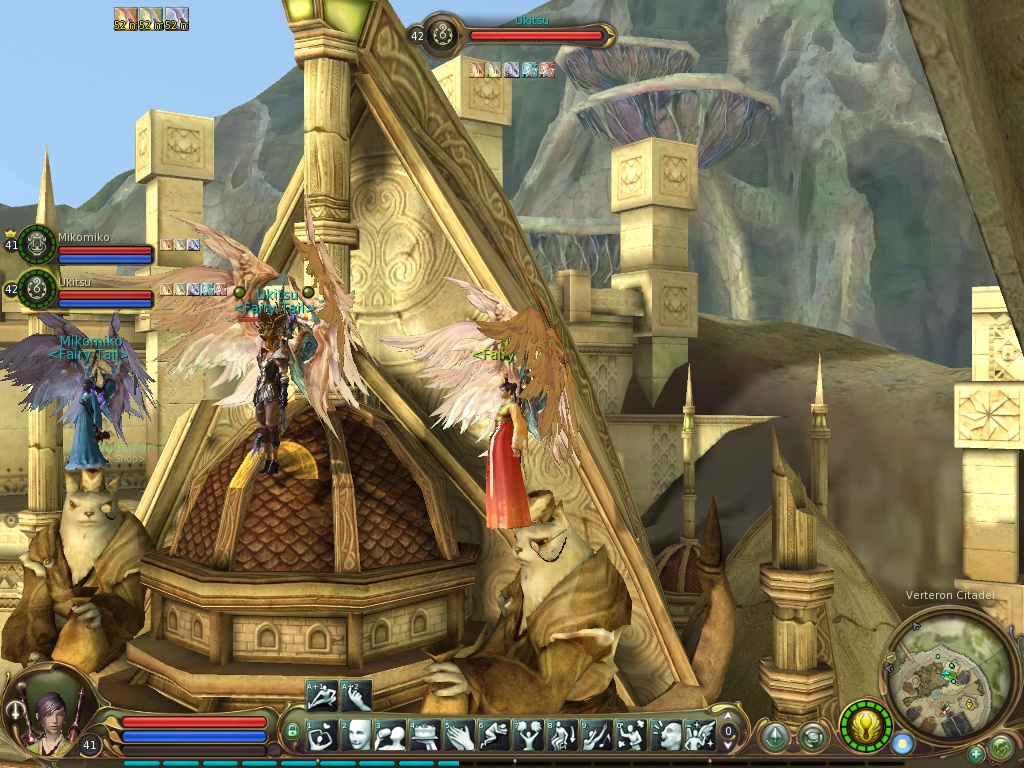Image resolution: width=1024 pixels, height=768 pixels.
Task: Toggle the green hotbar lock
Action: click(x=292, y=731)
